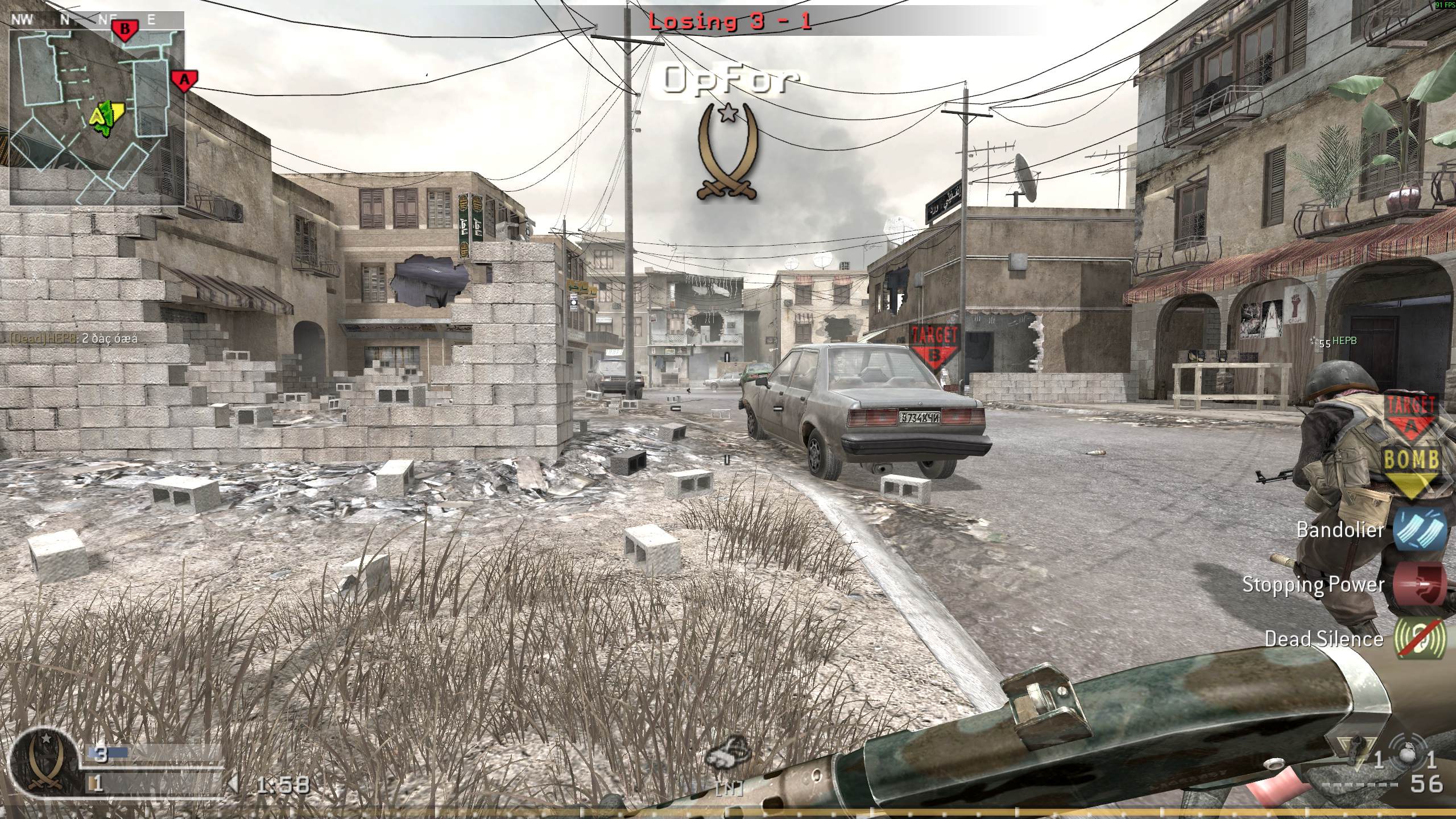Click the bomb site B marker on minimap
The image size is (1456, 819).
pyautogui.click(x=126, y=27)
